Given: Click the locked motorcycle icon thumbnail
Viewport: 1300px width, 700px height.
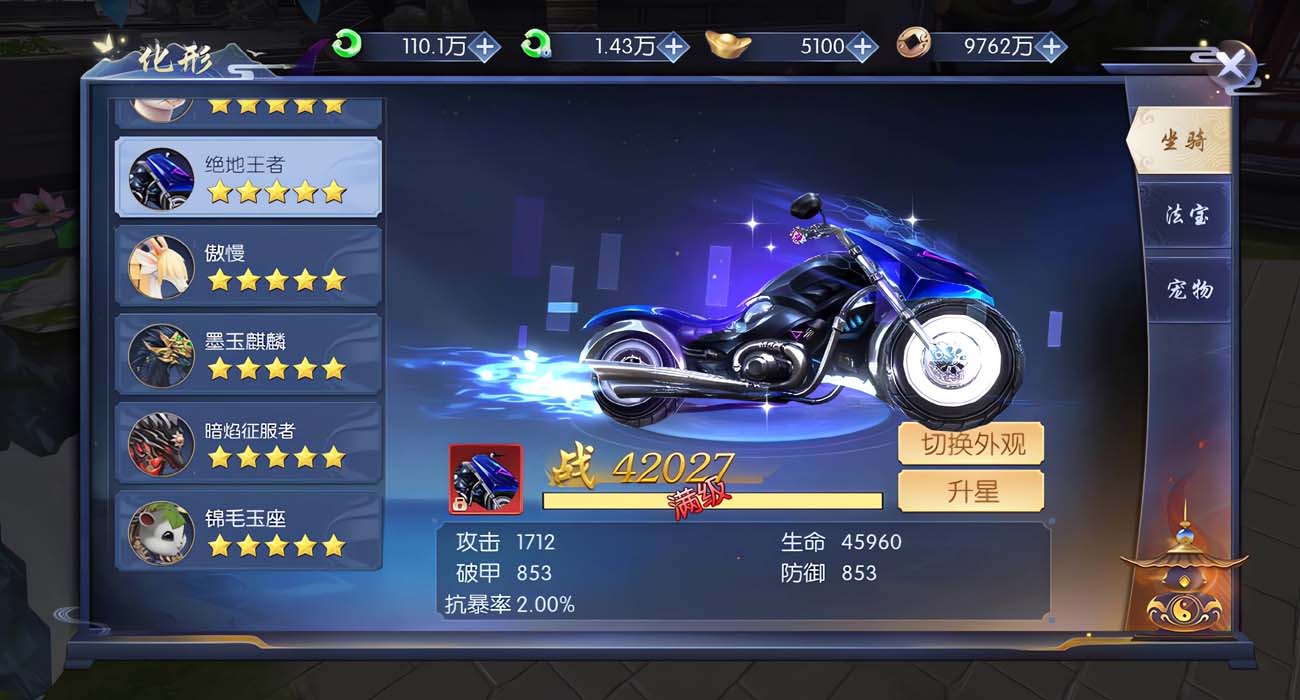Looking at the screenshot, I should [485, 479].
